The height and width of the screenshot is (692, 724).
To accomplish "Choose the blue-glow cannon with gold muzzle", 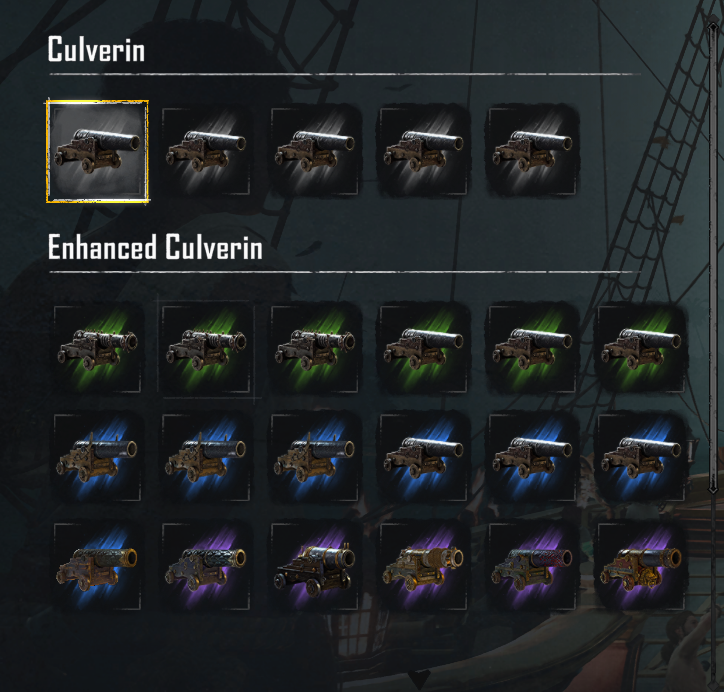I will pos(97,567).
